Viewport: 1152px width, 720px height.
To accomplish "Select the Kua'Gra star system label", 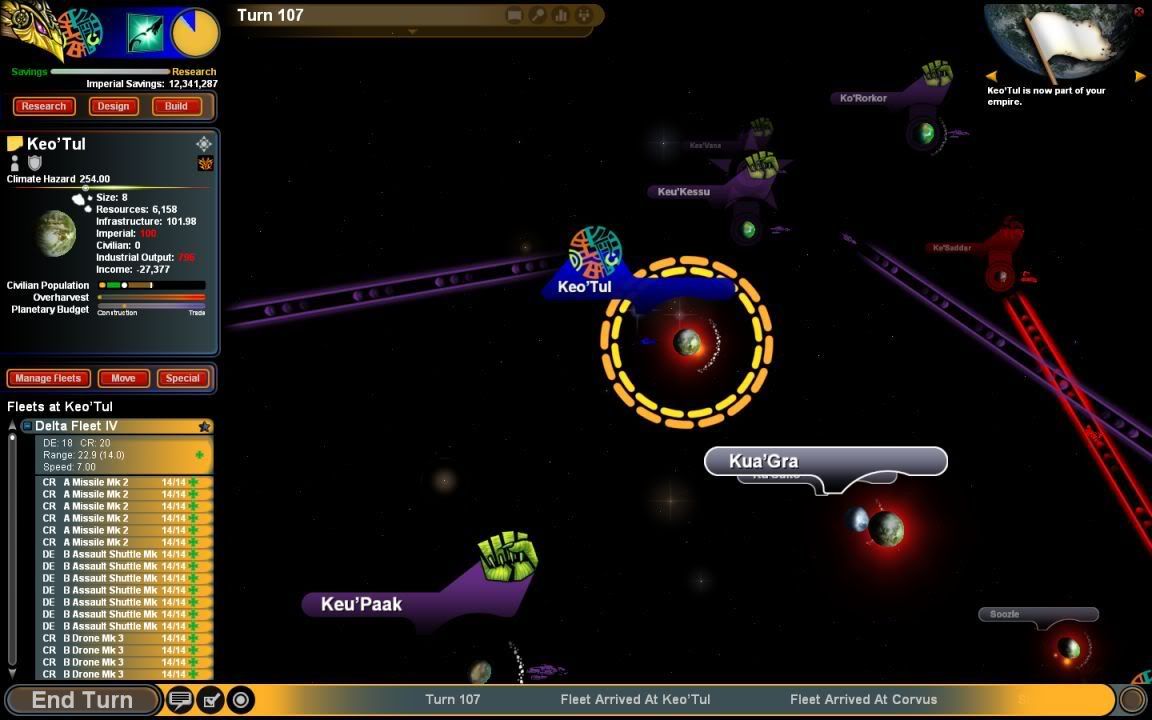I will [x=764, y=461].
